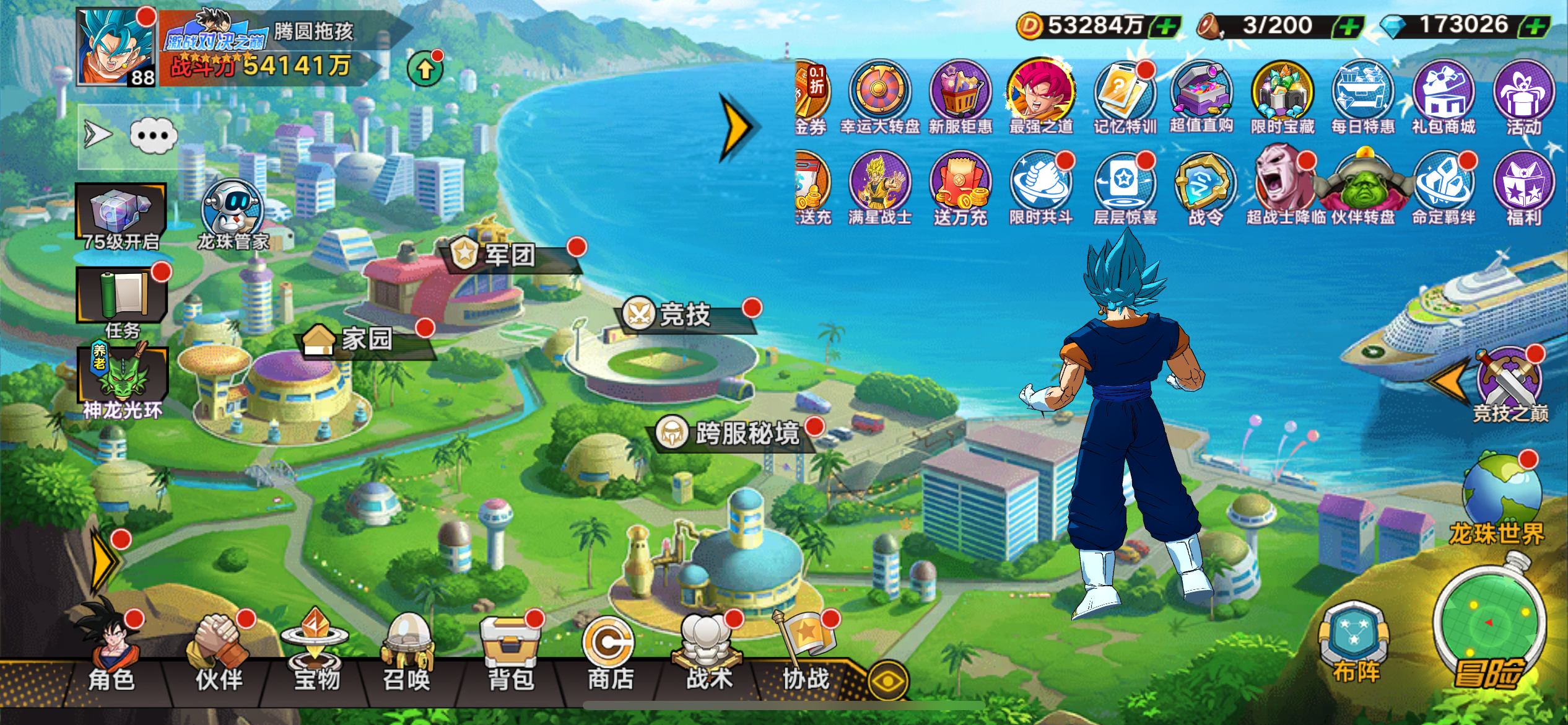Enter the 商店 shop
Screen dimensions: 1568x725
point(610,651)
